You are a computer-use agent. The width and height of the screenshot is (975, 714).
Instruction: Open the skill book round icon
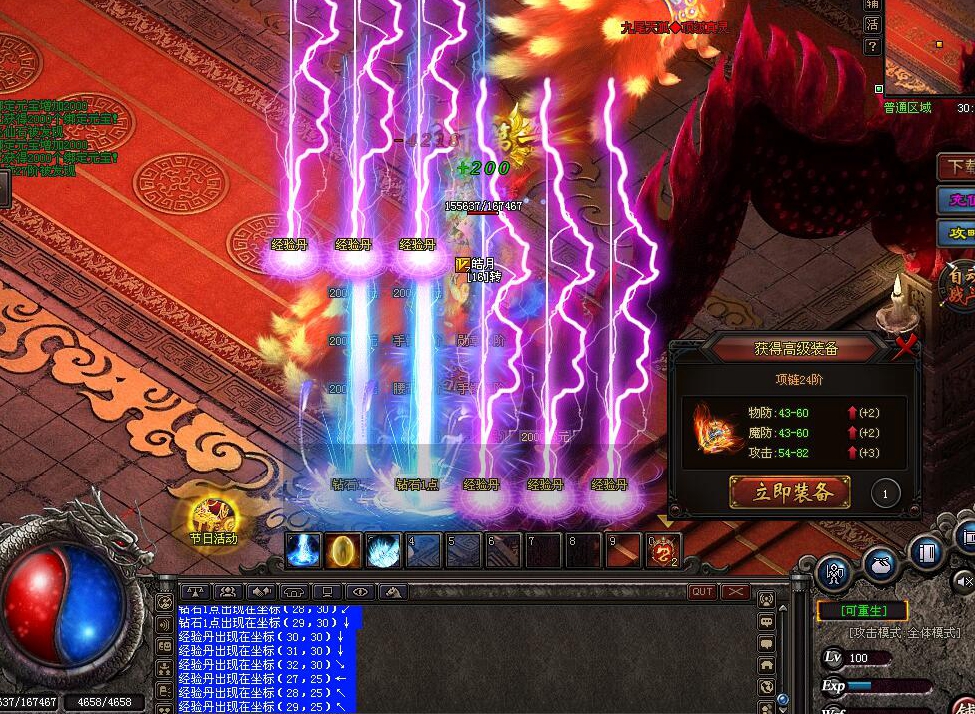(x=927, y=553)
